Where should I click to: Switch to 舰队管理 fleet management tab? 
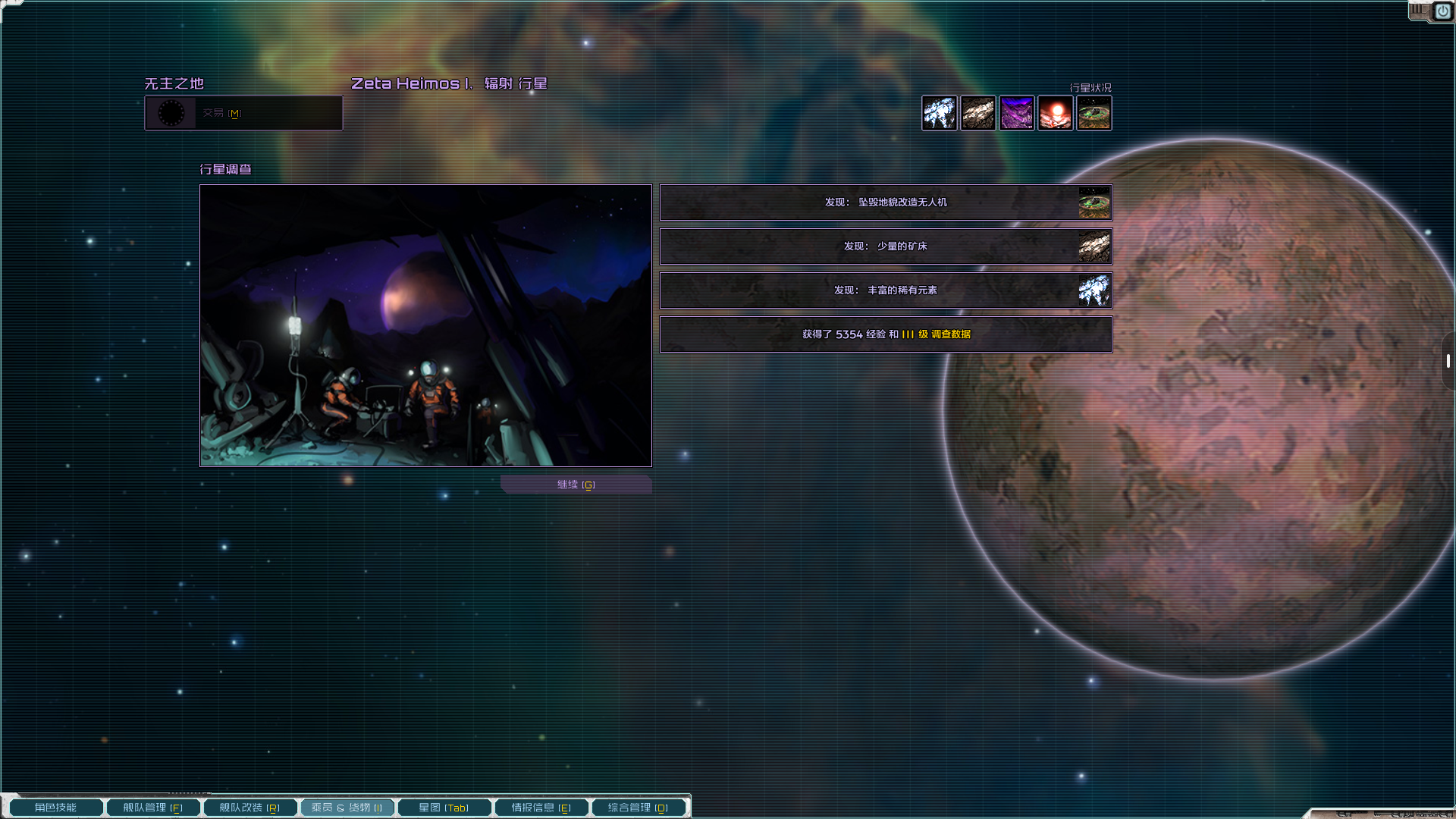[x=153, y=808]
